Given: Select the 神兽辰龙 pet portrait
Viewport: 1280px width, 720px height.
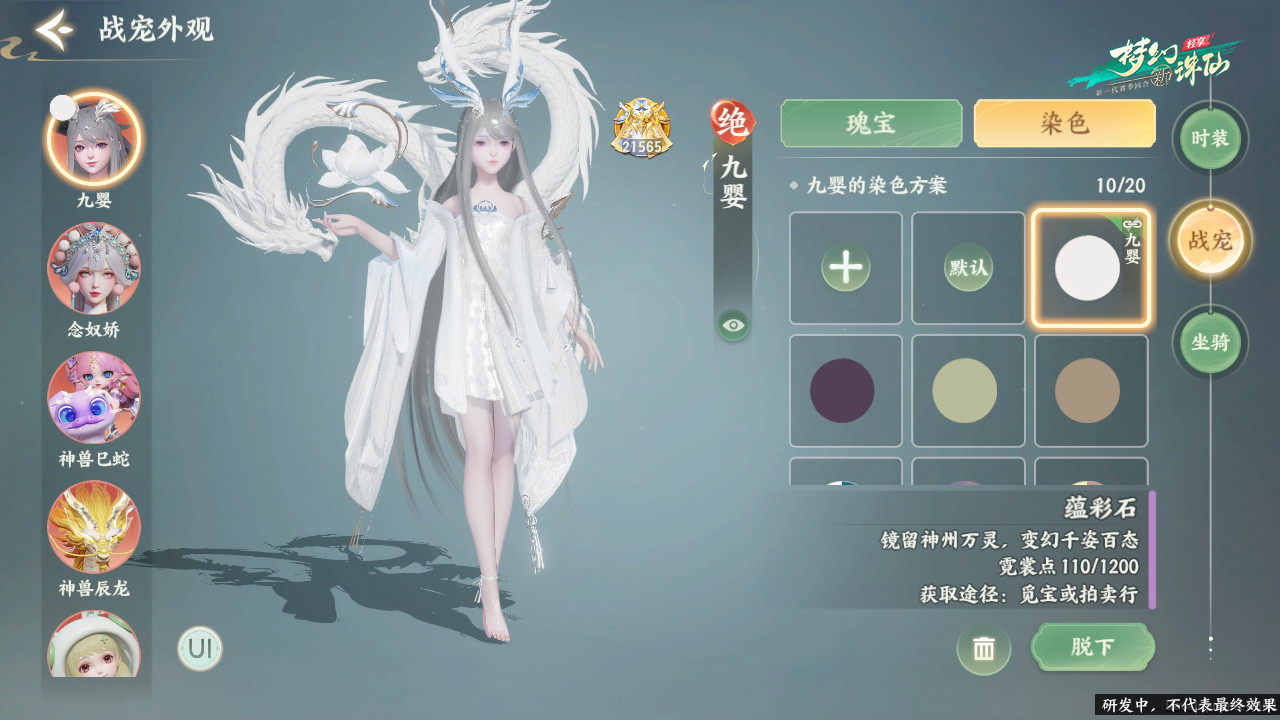Looking at the screenshot, I should point(95,528).
